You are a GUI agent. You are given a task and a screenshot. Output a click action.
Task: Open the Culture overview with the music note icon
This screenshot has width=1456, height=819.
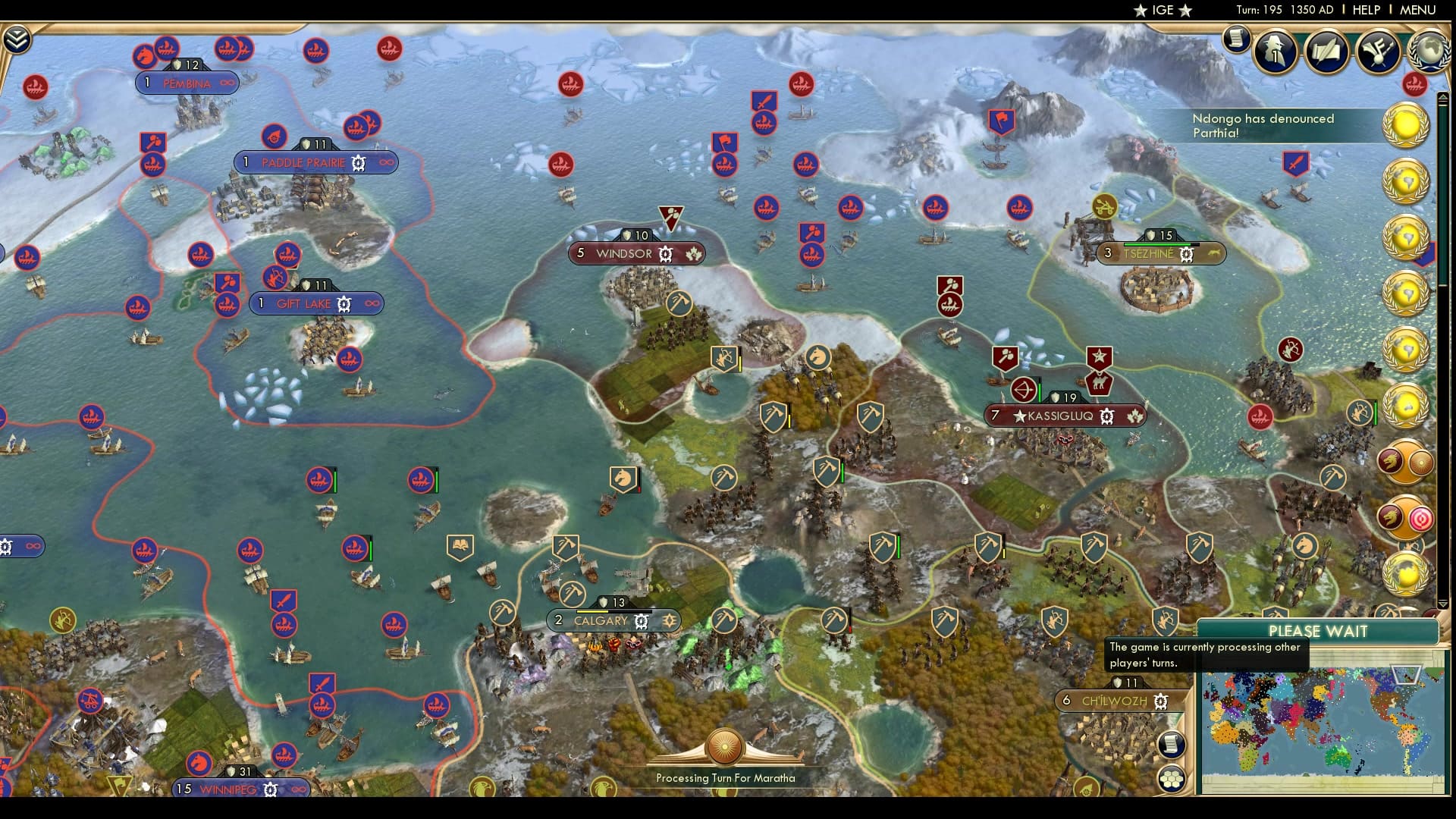(x=1377, y=53)
